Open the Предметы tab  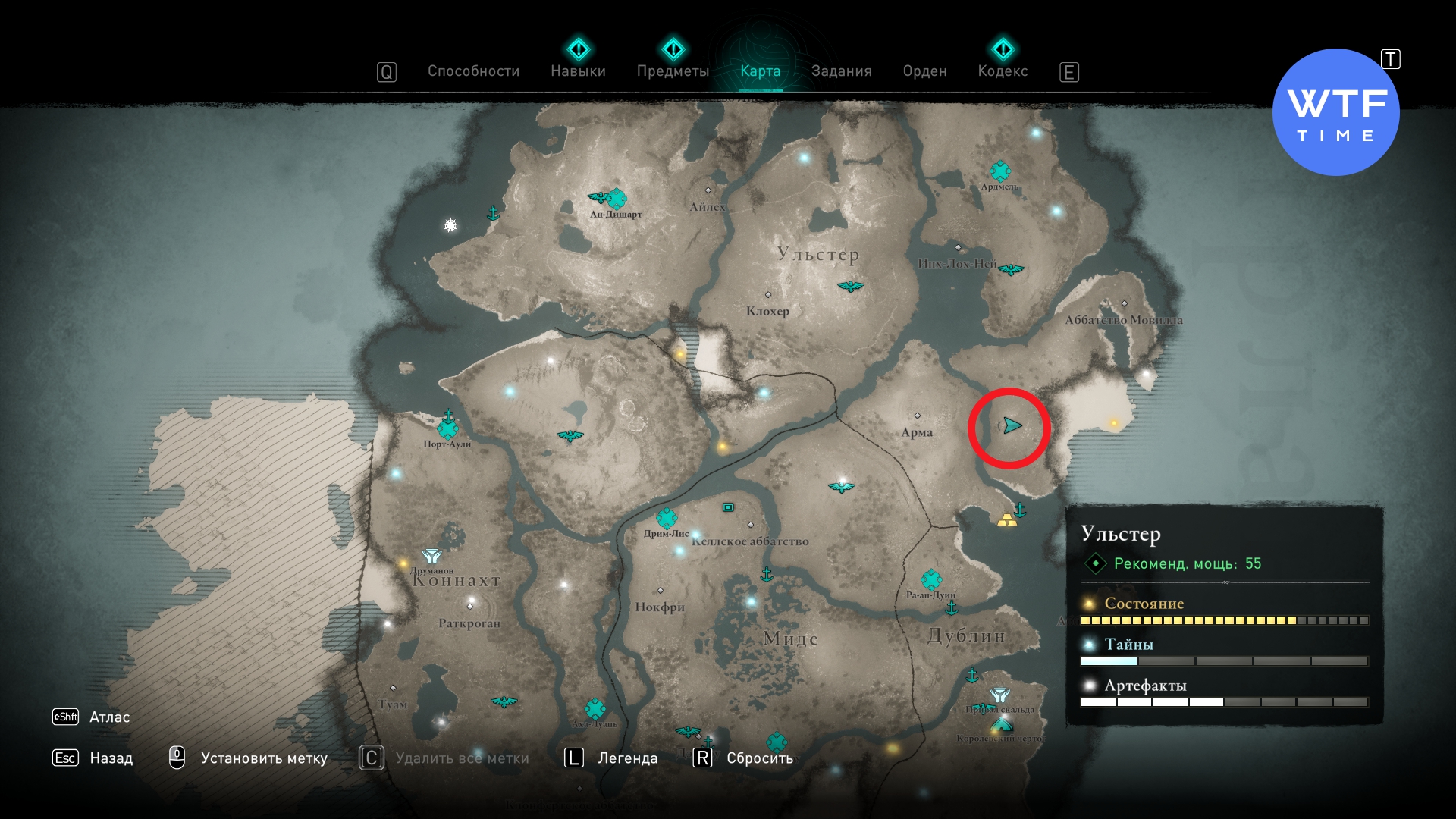(x=673, y=71)
